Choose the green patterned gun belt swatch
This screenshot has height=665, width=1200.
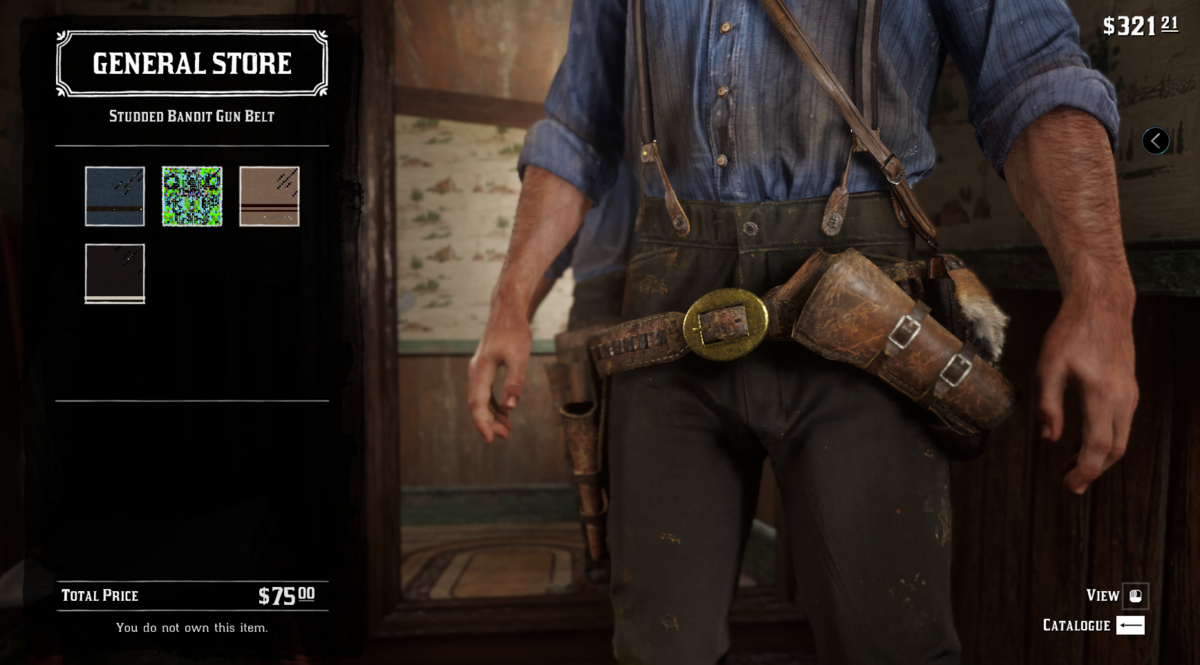pos(192,196)
